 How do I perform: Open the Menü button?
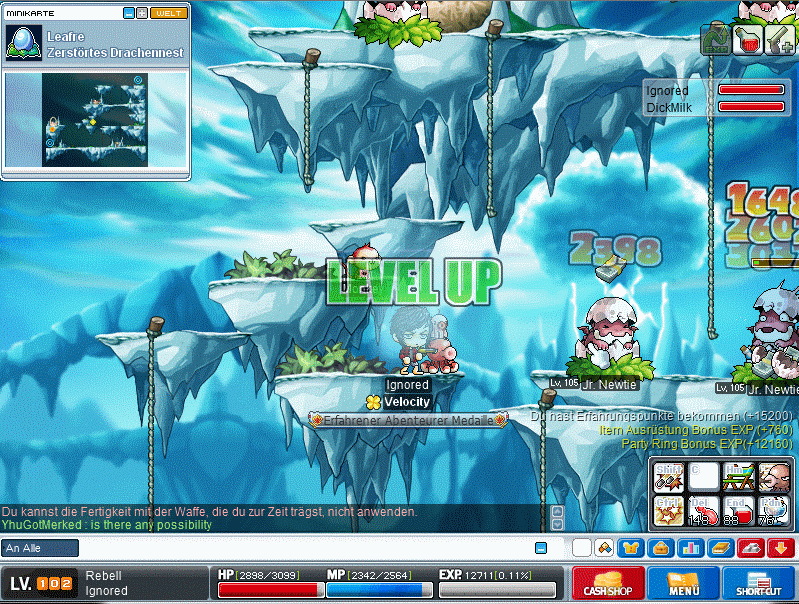click(684, 584)
